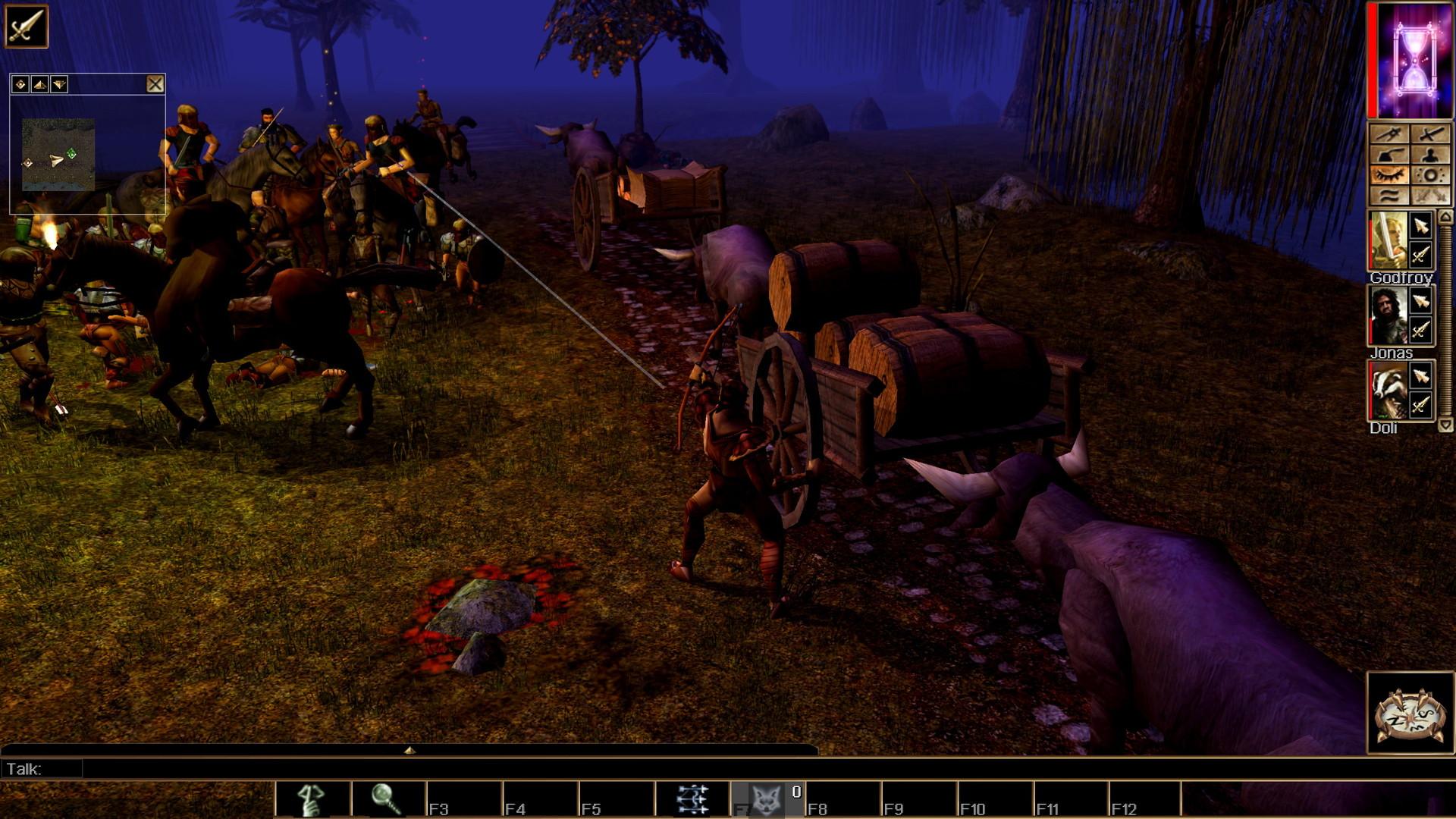Viewport: 1456px width, 819px height.
Task: Toggle Stealth Mode with the eye icon
Action: [x=1389, y=174]
